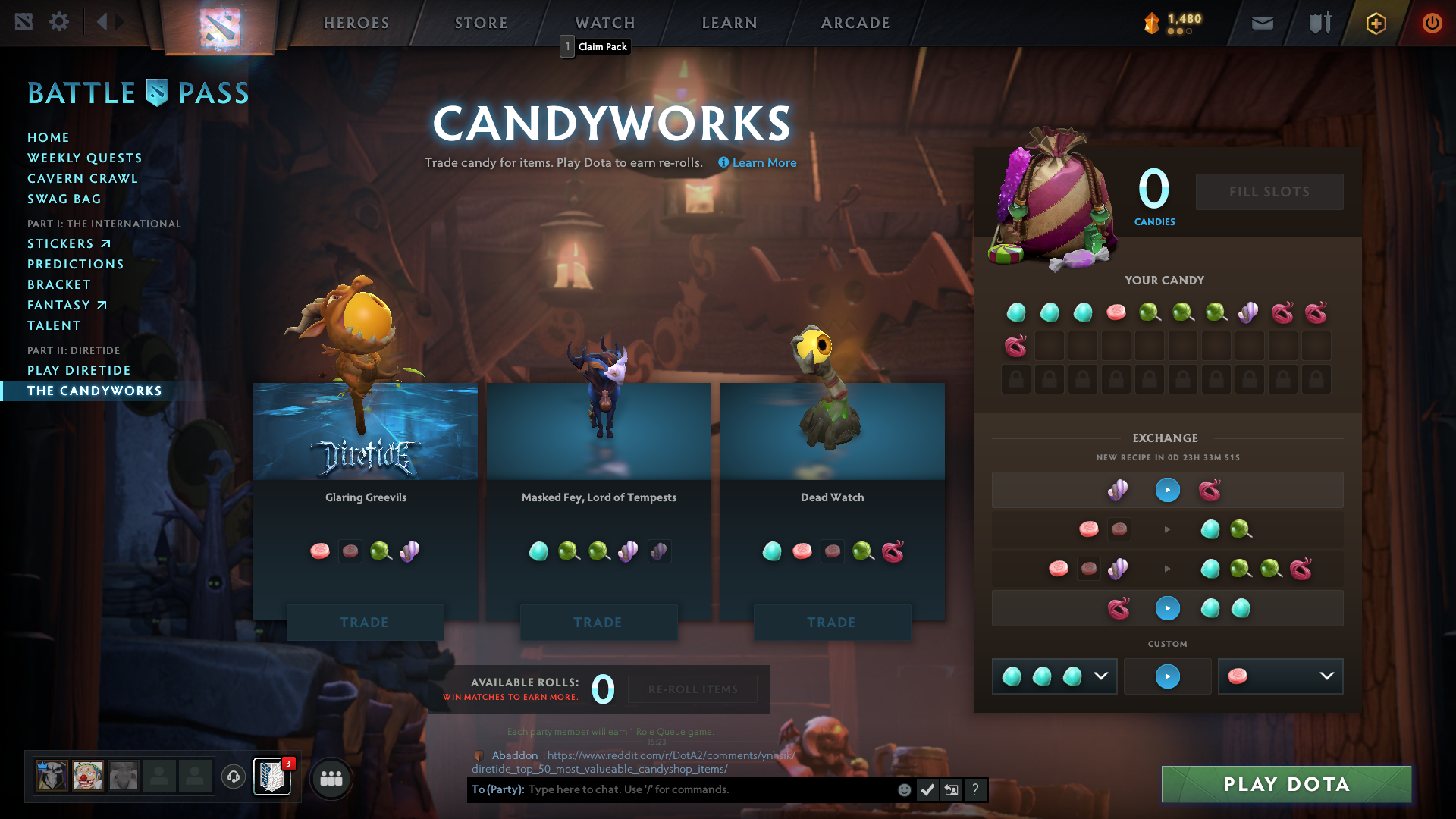Image resolution: width=1456 pixels, height=819 pixels.
Task: Expand the custom exchange result candy dropdown
Action: pyautogui.click(x=1326, y=676)
